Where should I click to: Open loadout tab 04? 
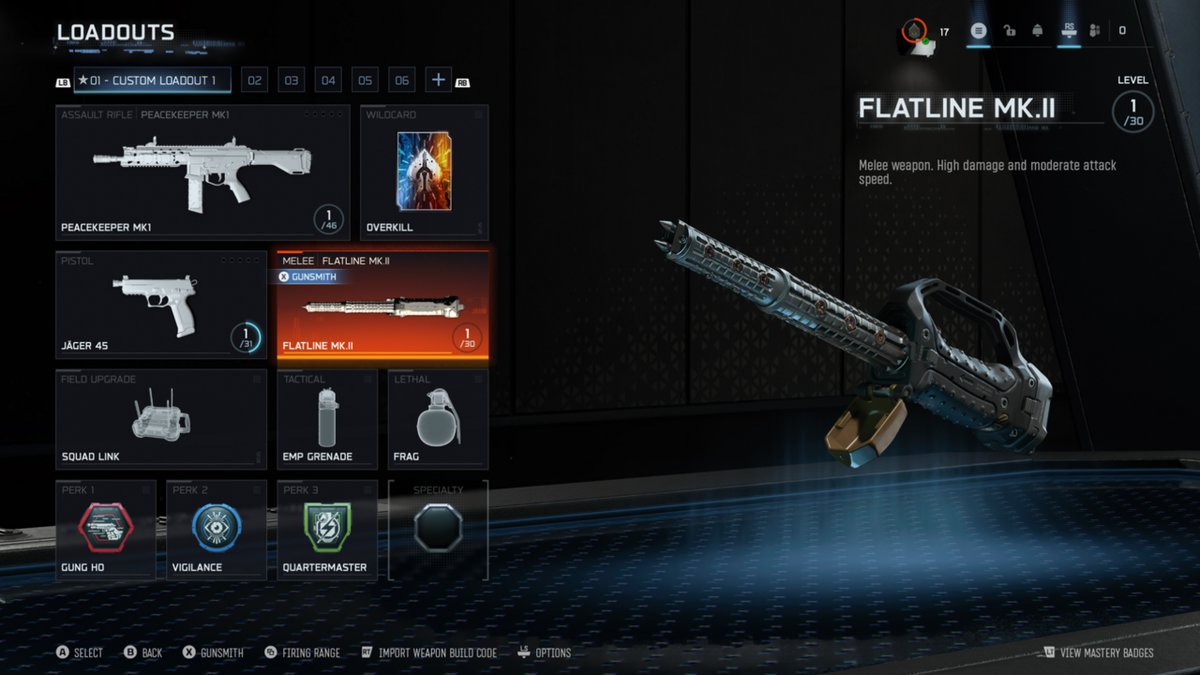[x=328, y=81]
